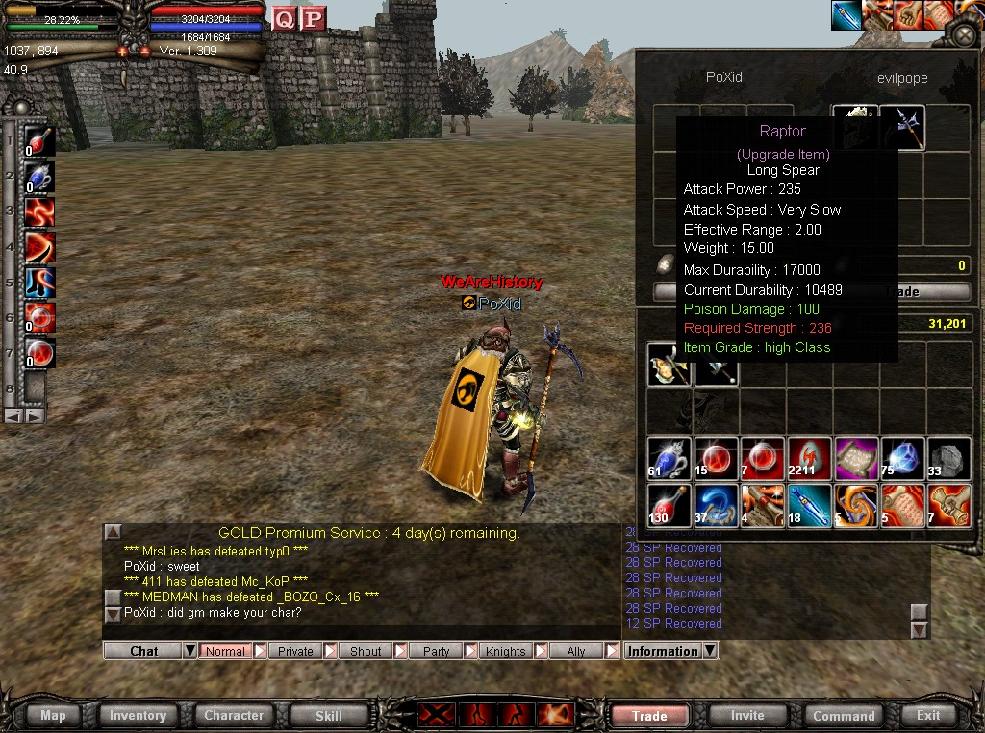
Task: Open the Command menu
Action: click(x=843, y=715)
